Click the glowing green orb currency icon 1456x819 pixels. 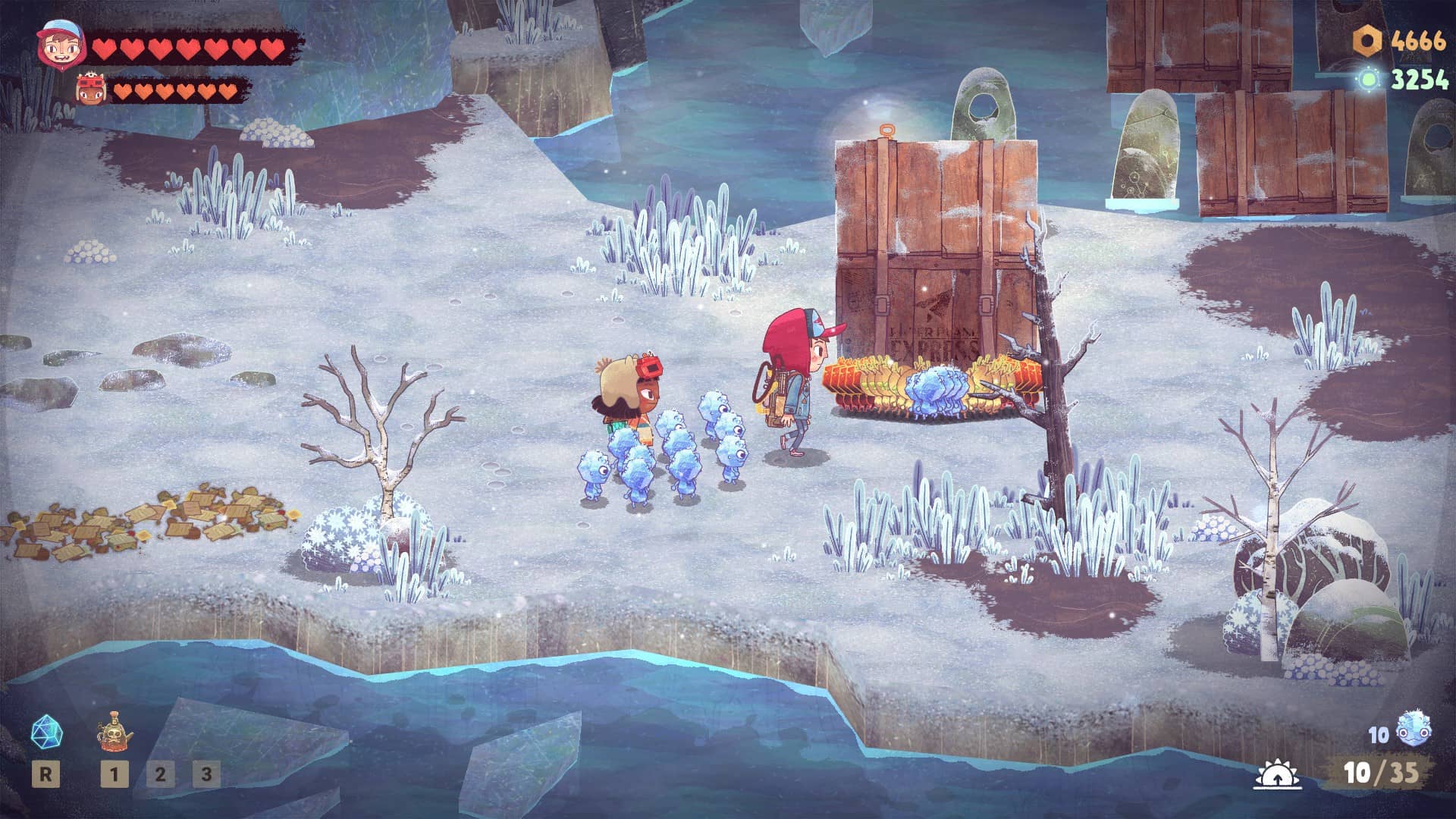[x=1370, y=79]
